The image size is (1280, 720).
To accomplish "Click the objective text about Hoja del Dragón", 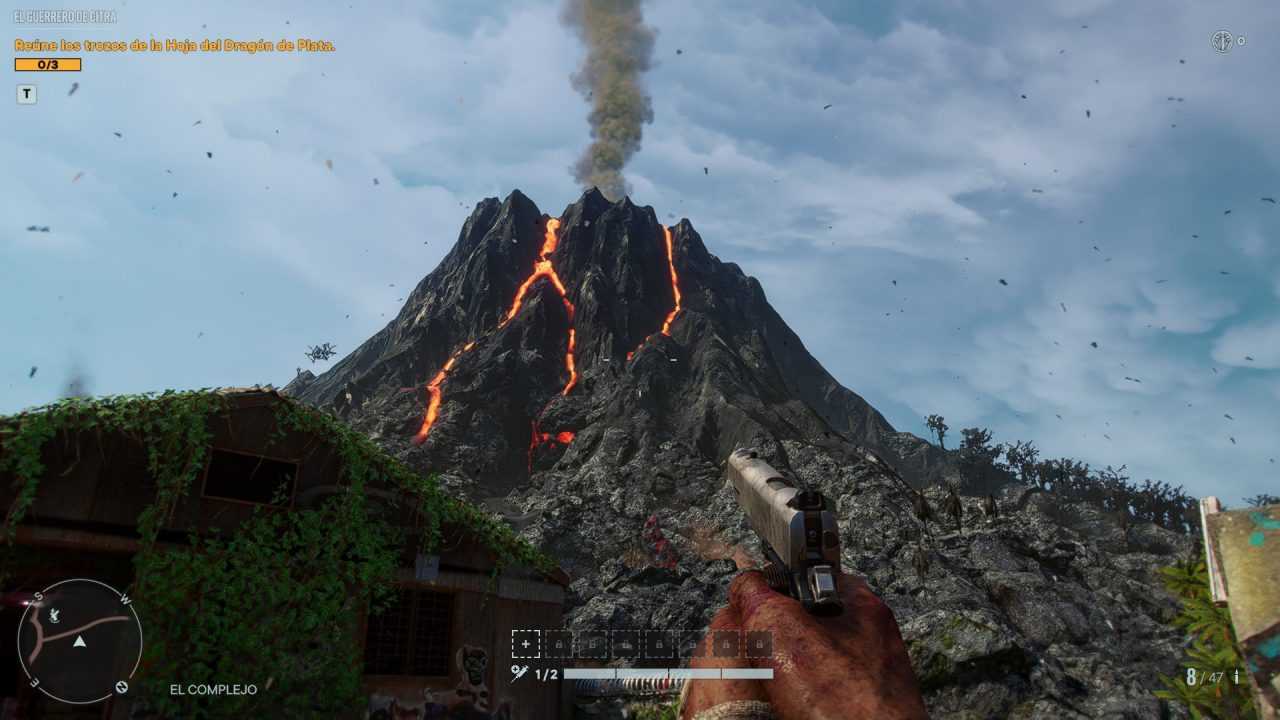I will (x=178, y=46).
